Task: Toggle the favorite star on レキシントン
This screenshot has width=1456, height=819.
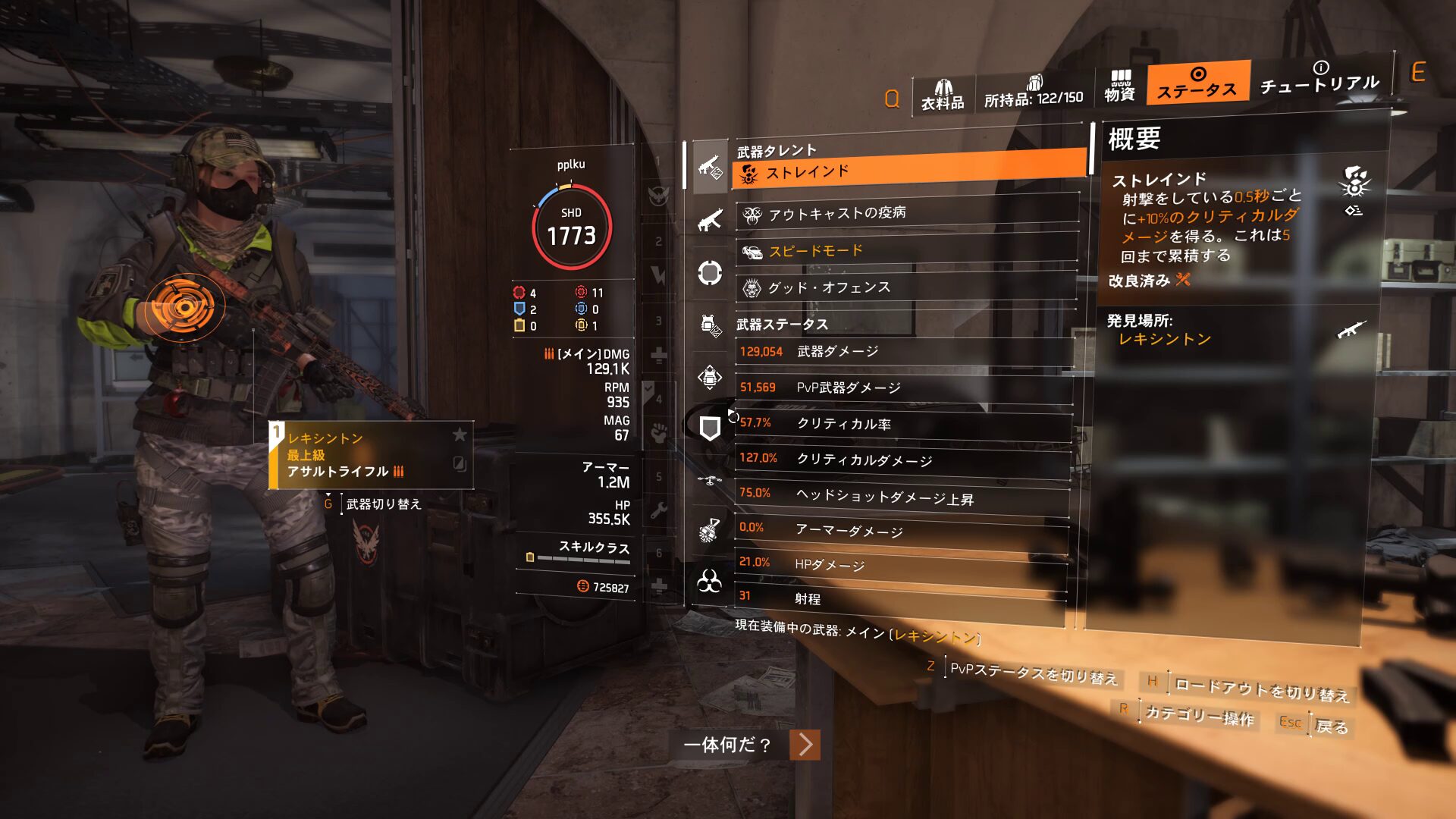Action: click(x=460, y=435)
